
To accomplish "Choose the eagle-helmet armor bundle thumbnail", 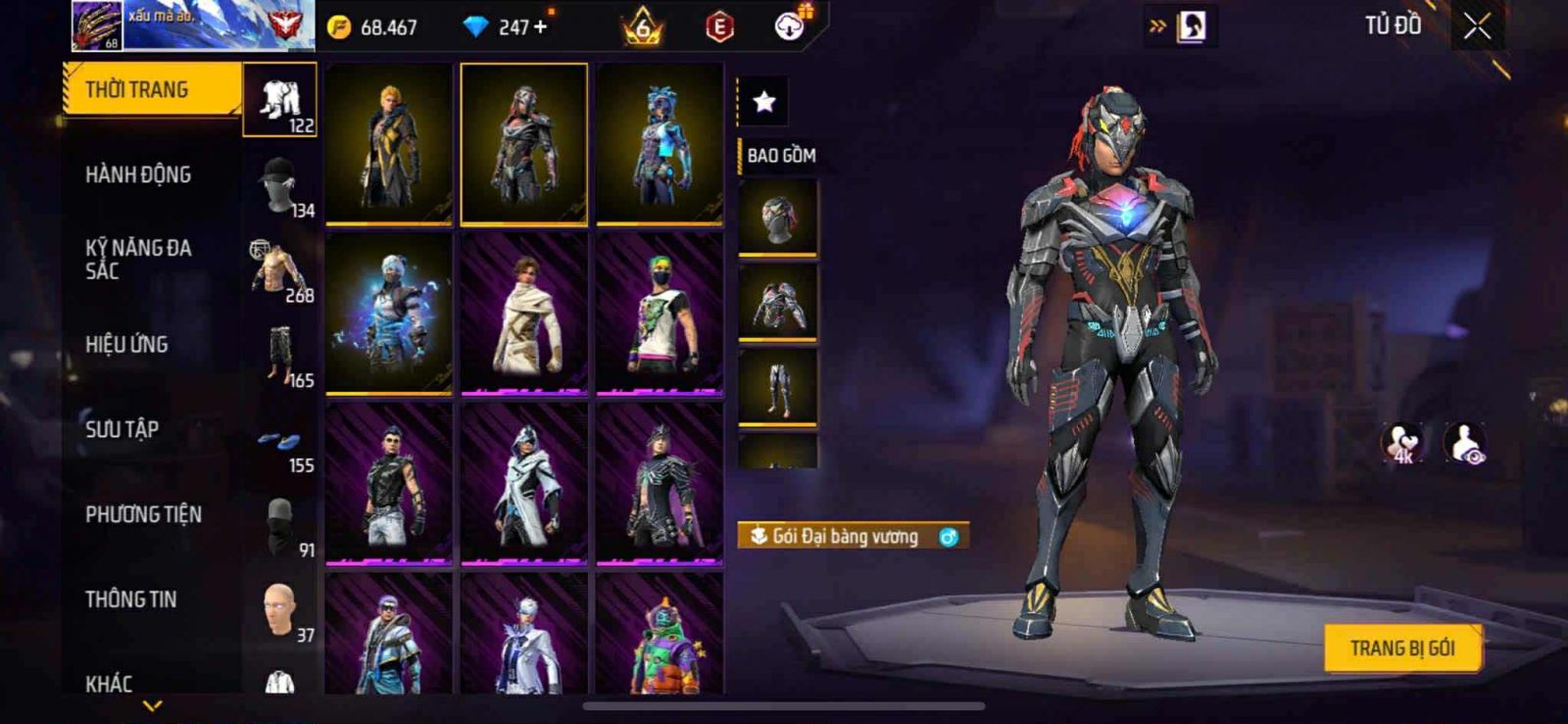I will coord(524,143).
